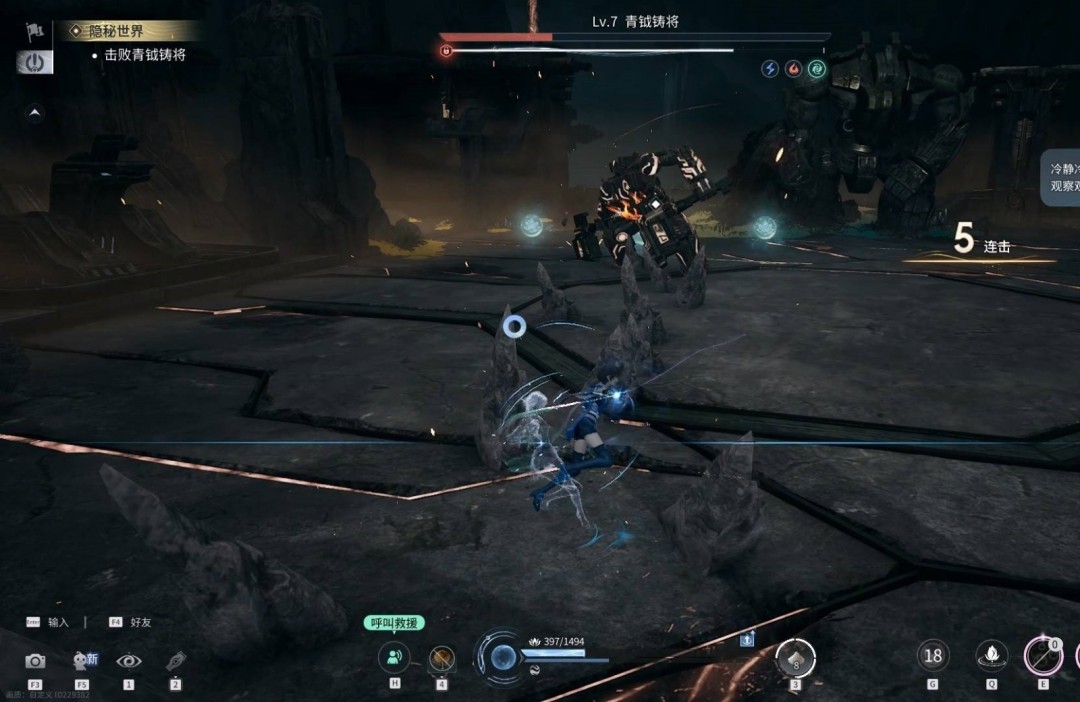1080x702 pixels.
Task: Trigger the flame lotus Q skill
Action: [x=991, y=656]
